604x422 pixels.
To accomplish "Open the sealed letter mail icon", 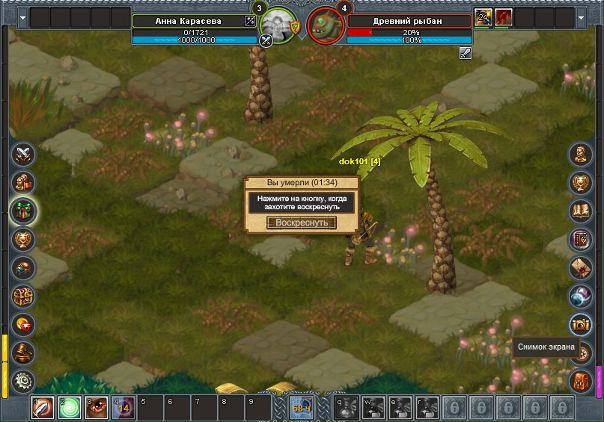I will (581, 268).
